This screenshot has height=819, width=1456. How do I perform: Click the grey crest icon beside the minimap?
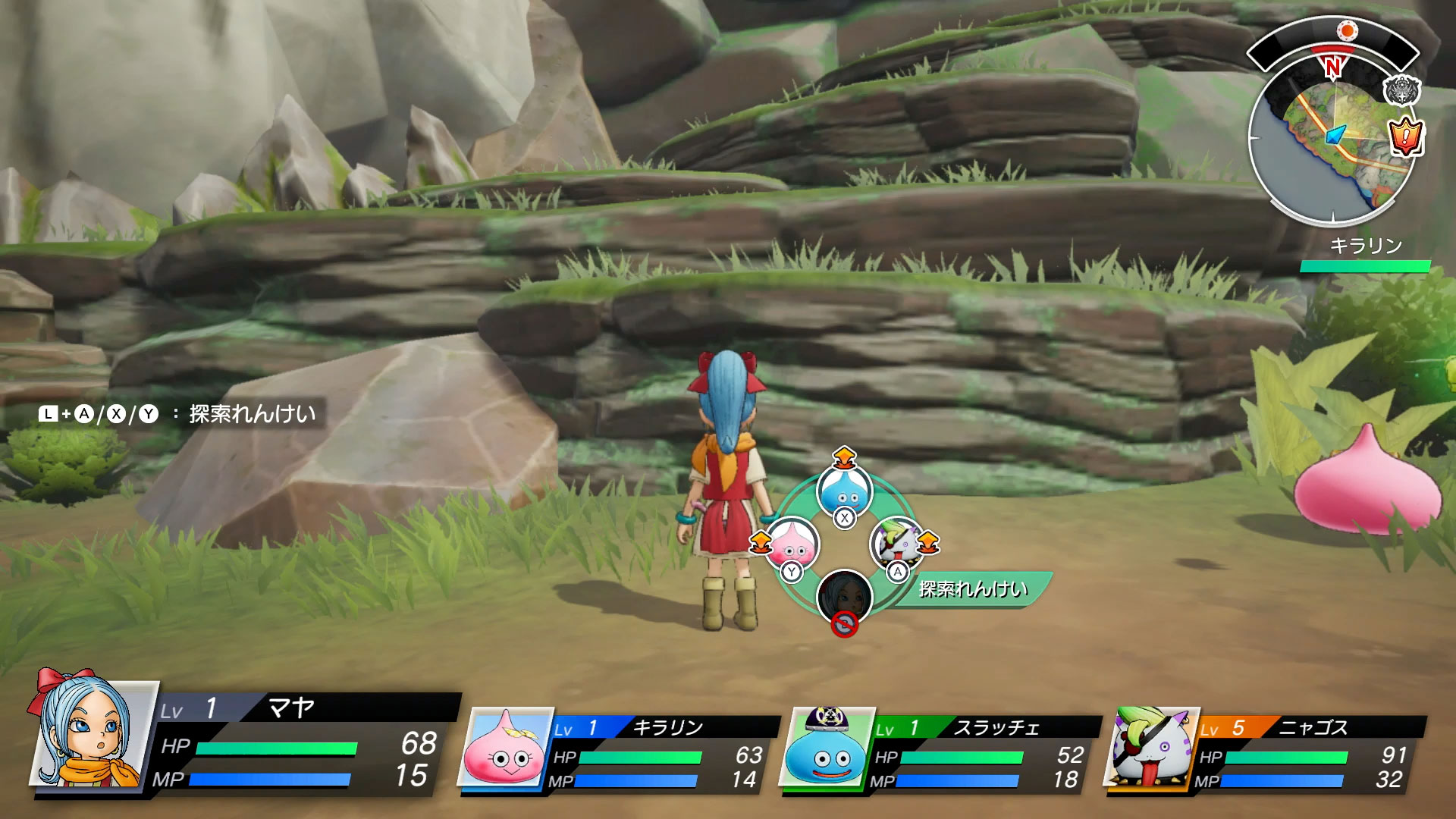click(x=1401, y=91)
